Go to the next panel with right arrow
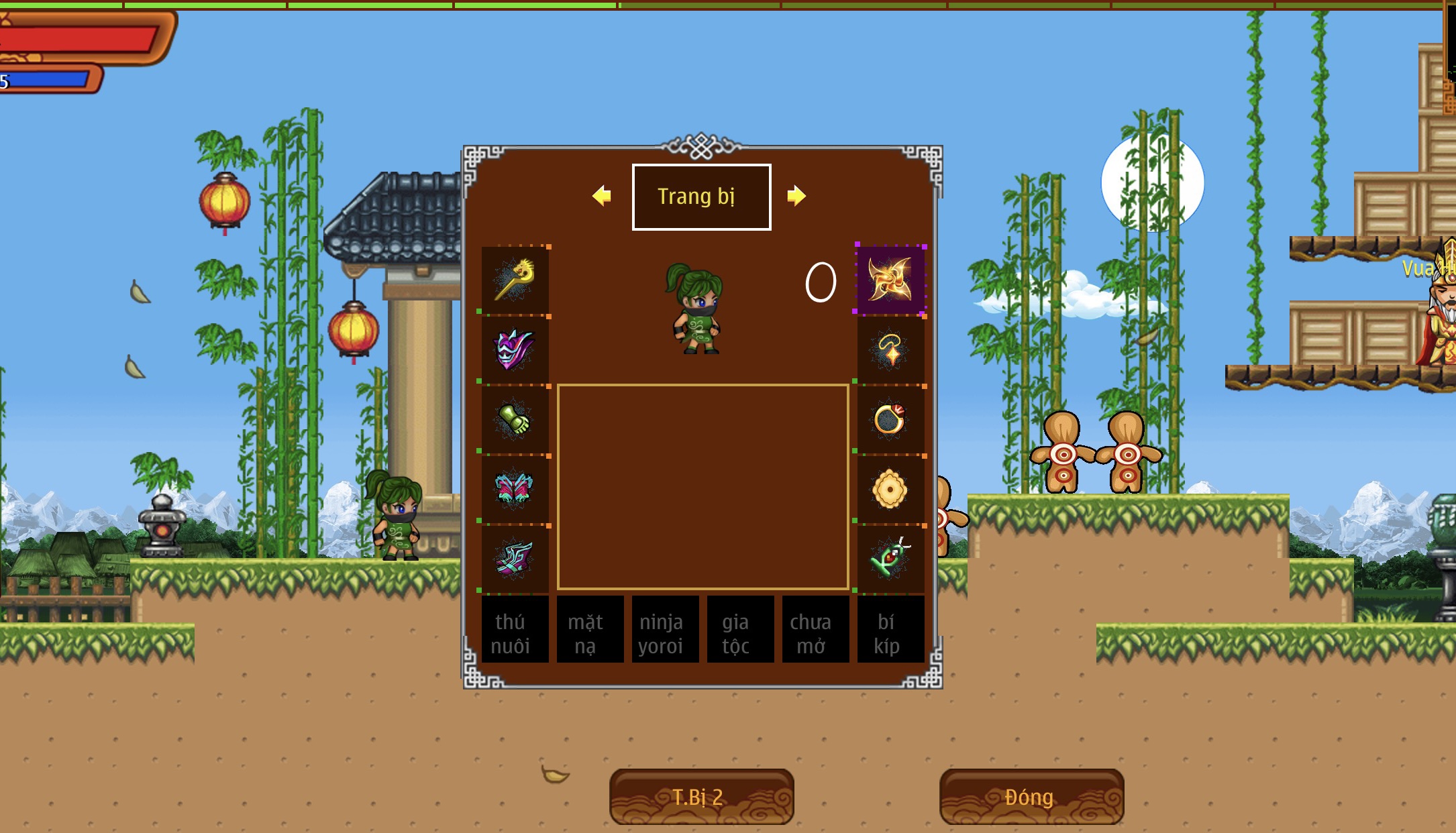Viewport: 1456px width, 833px height. [796, 196]
